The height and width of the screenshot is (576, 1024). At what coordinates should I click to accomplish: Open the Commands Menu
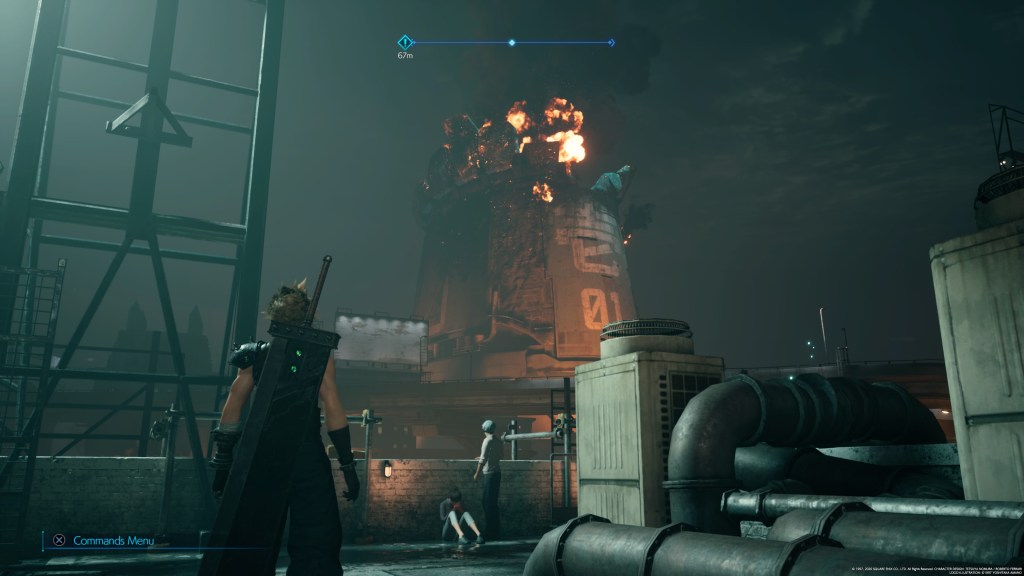[103, 540]
